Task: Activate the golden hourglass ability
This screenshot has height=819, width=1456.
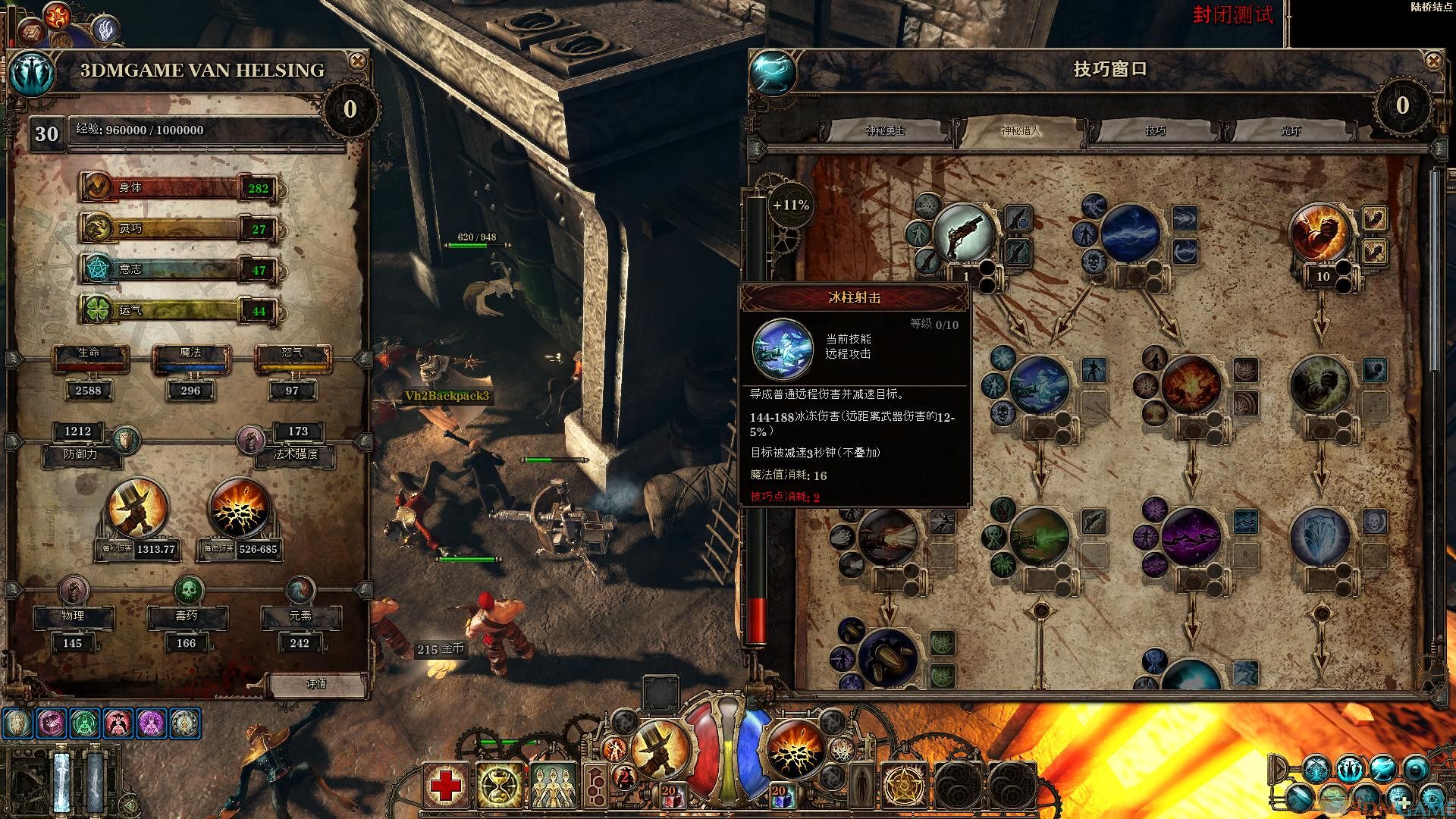Action: [499, 786]
